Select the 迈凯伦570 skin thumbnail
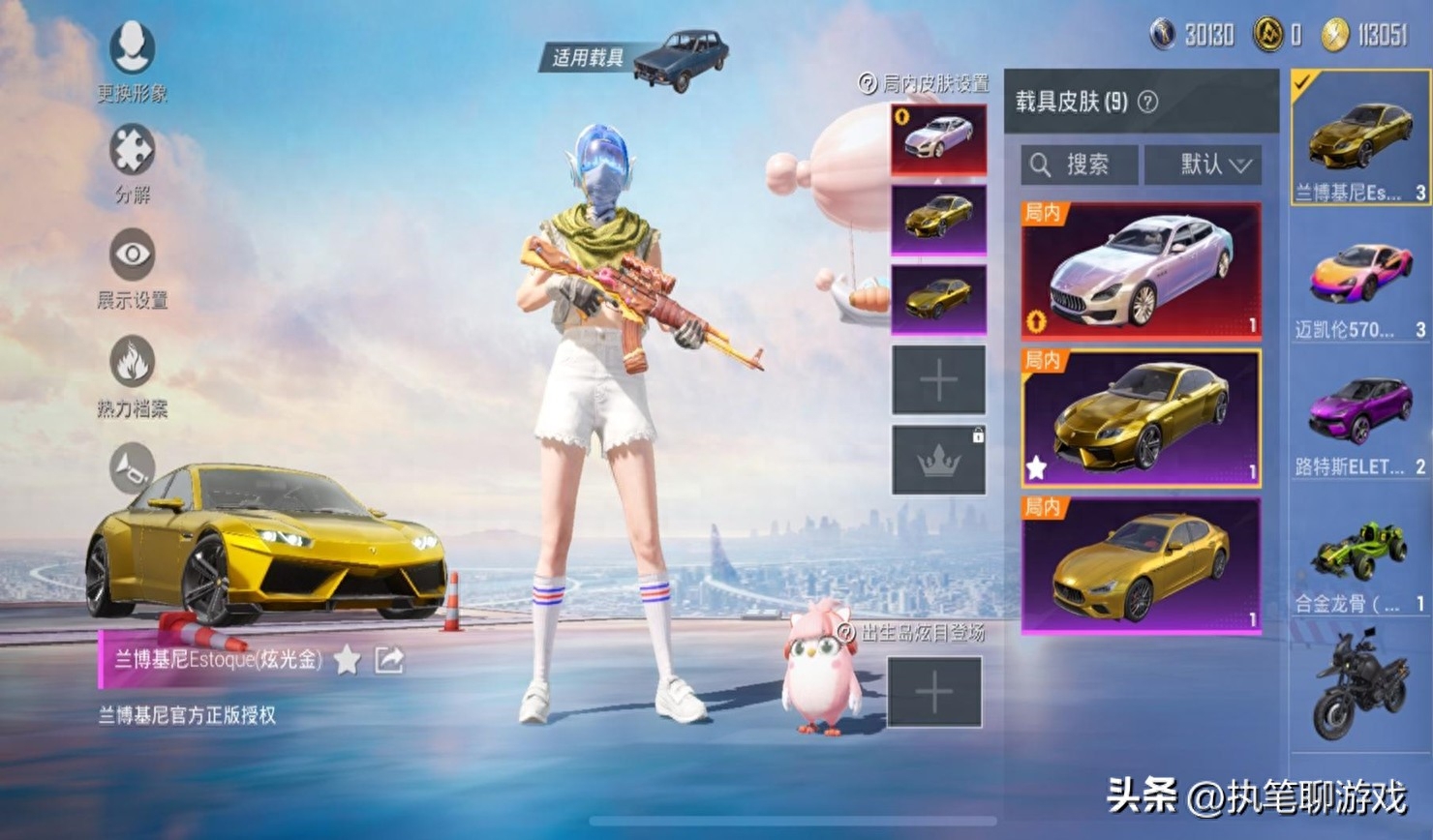Screen dimensions: 1433x840 point(1359,281)
